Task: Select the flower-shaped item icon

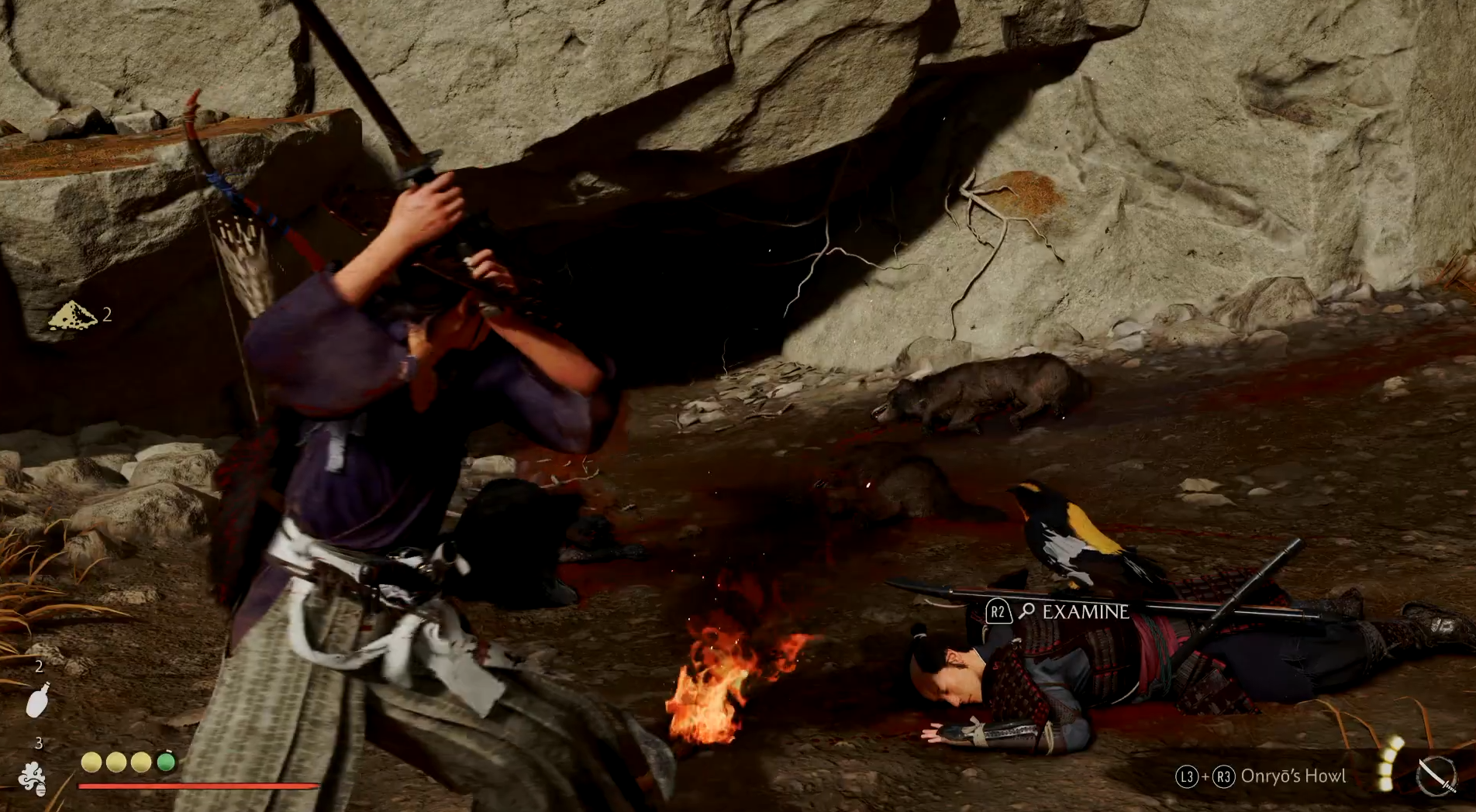Action: click(33, 778)
